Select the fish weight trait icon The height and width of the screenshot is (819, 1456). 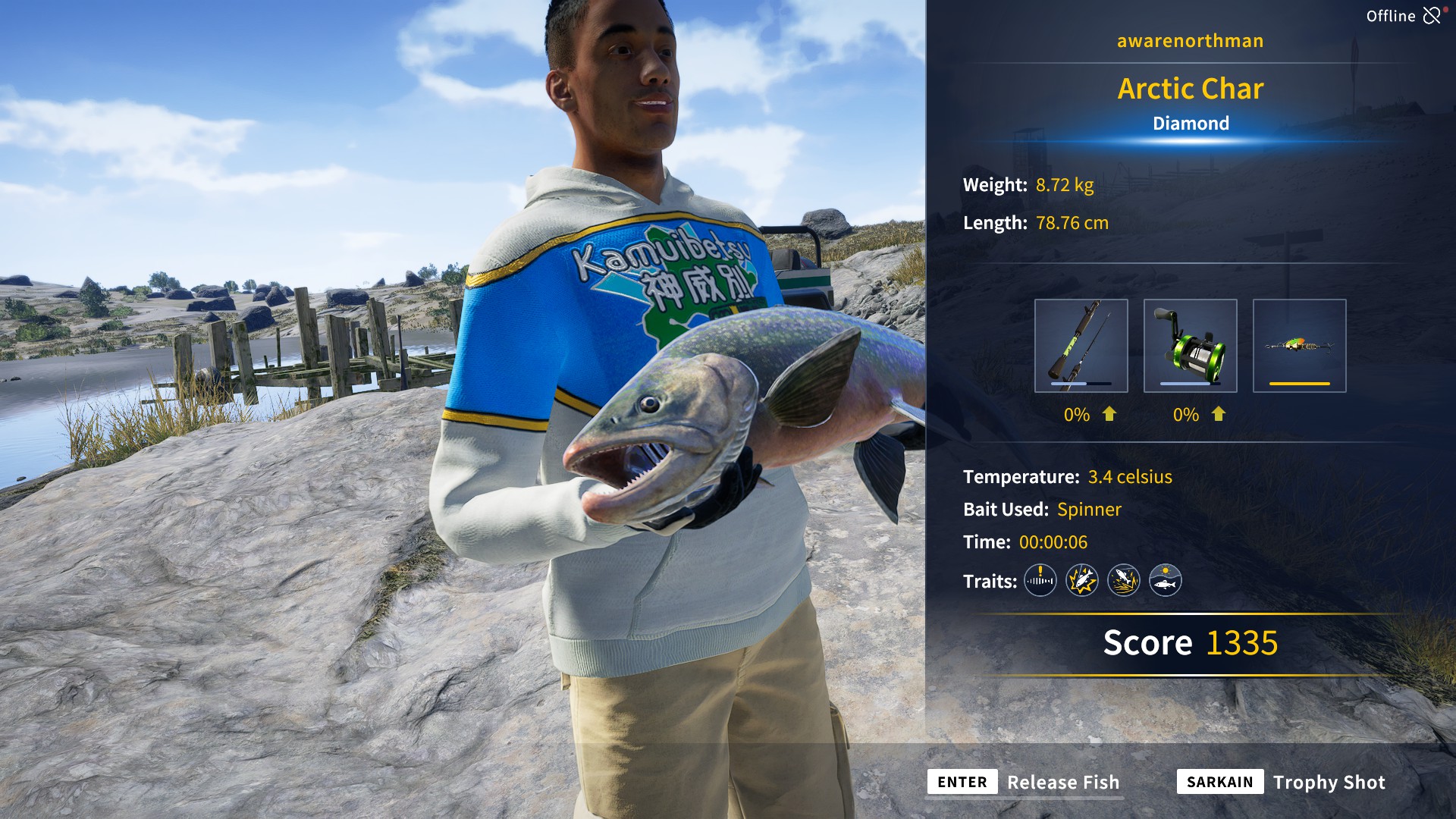(x=1040, y=581)
